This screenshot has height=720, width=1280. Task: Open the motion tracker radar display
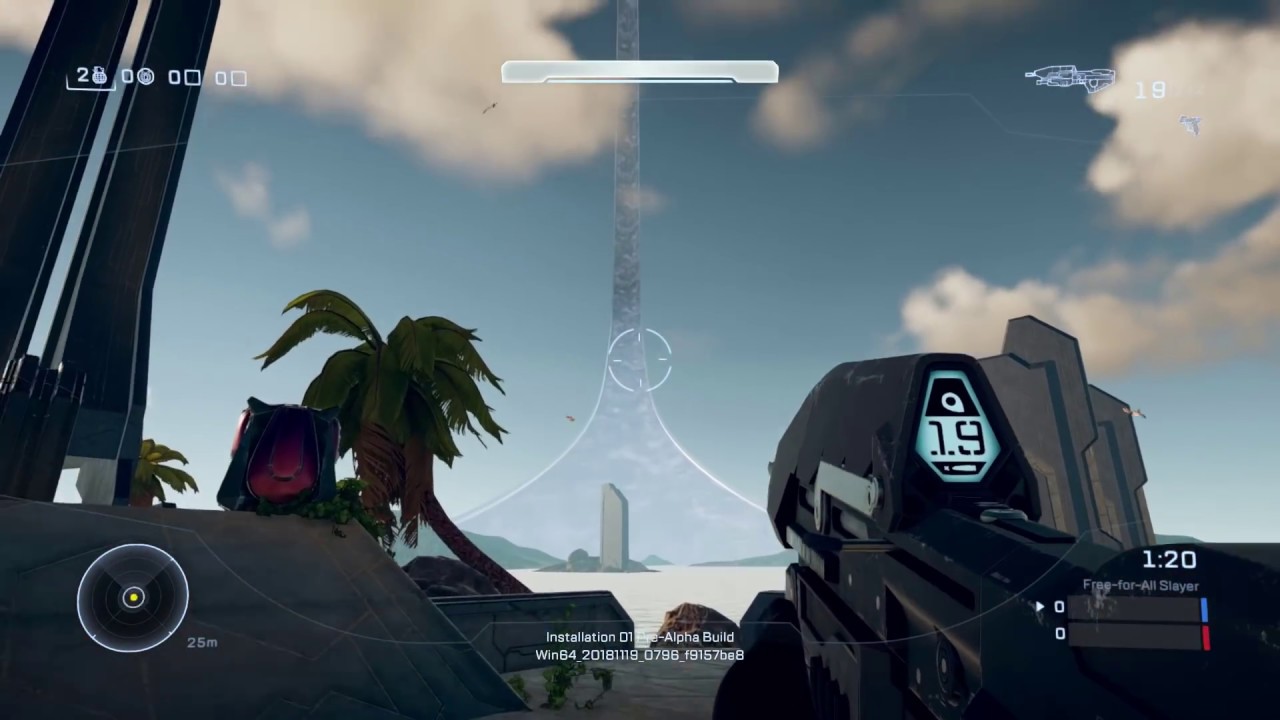pos(133,596)
